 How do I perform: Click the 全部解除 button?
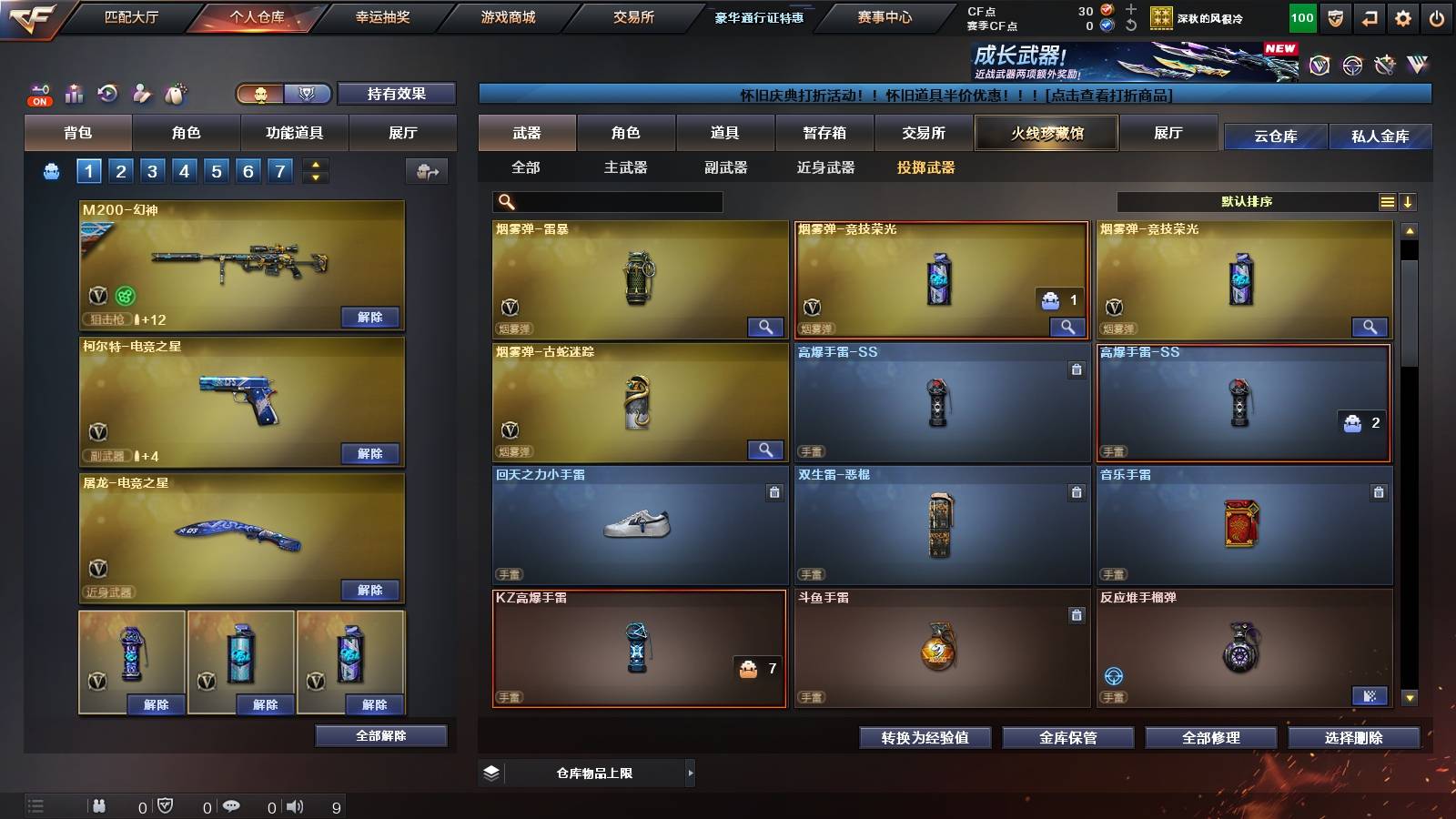380,735
